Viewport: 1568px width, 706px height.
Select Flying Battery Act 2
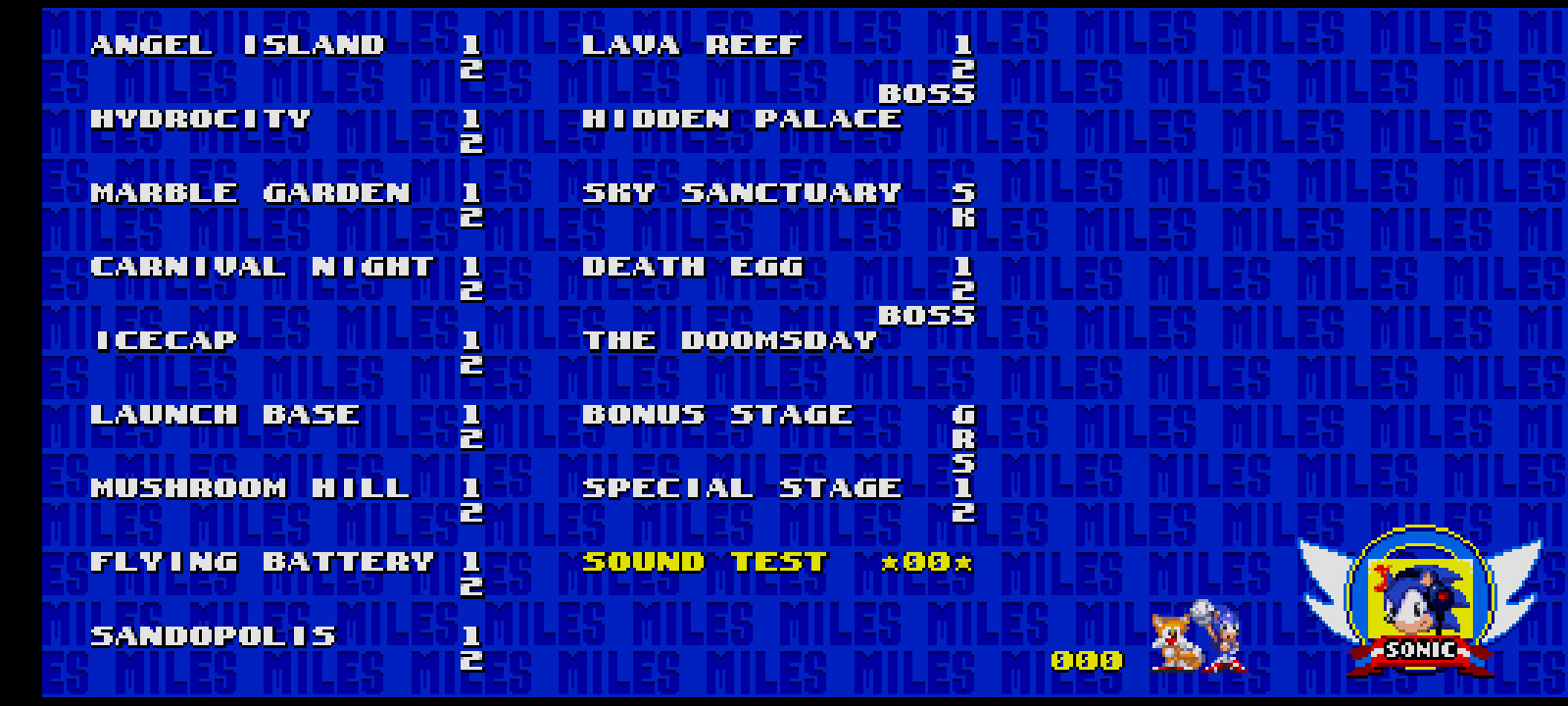(471, 584)
